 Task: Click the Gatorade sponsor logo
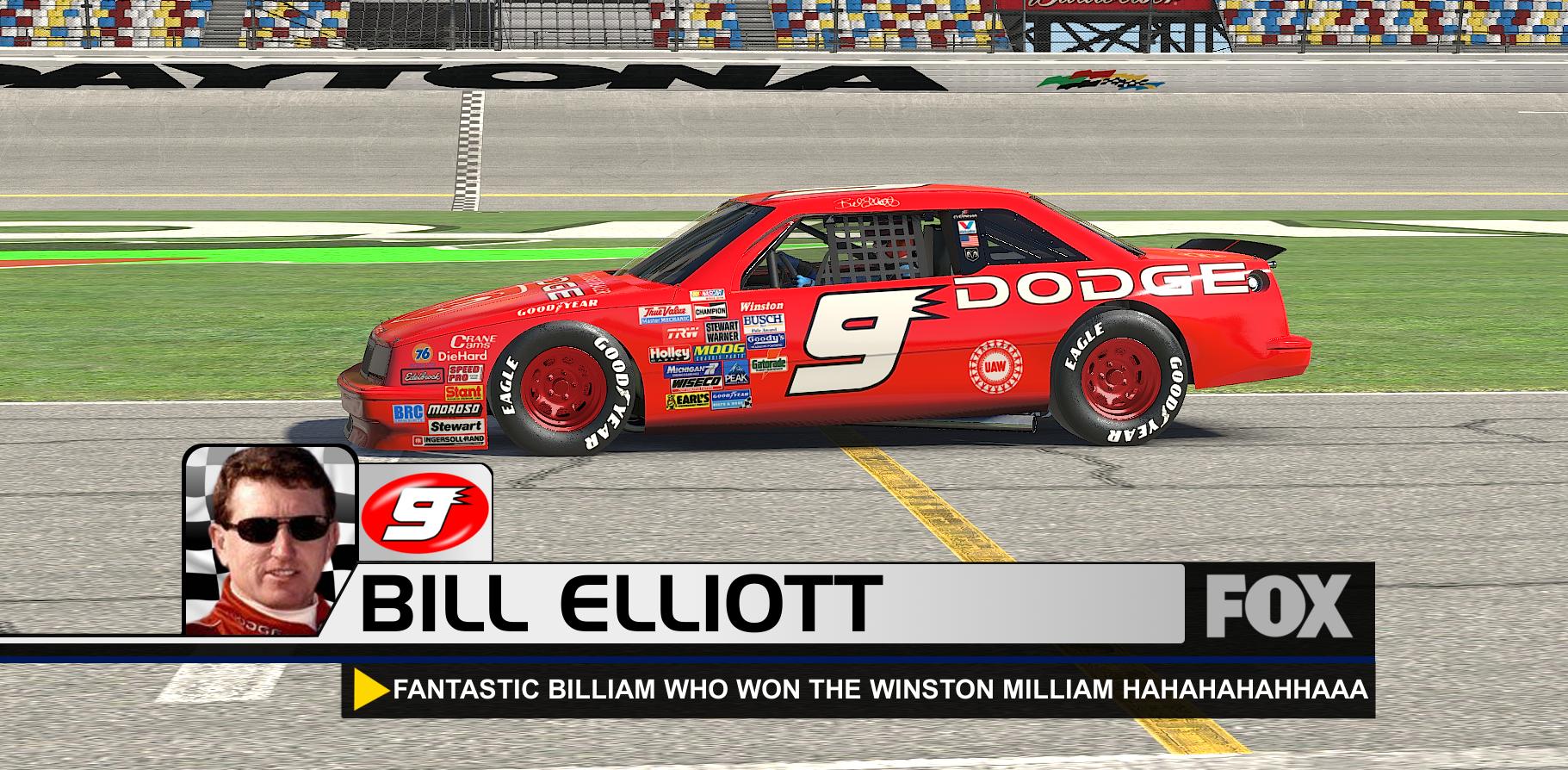tap(769, 365)
